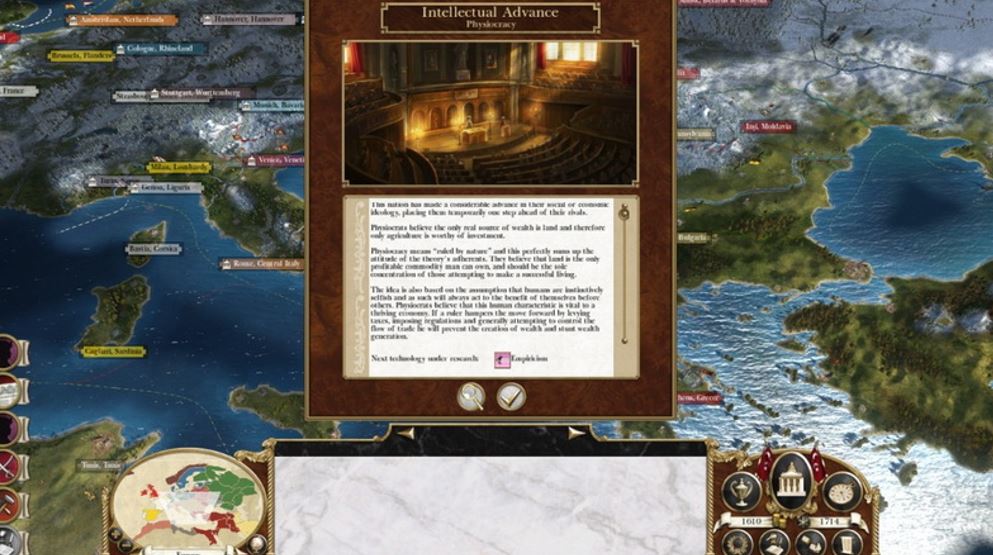993x555 pixels.
Task: Click the pocket watch end turn button
Action: click(842, 490)
